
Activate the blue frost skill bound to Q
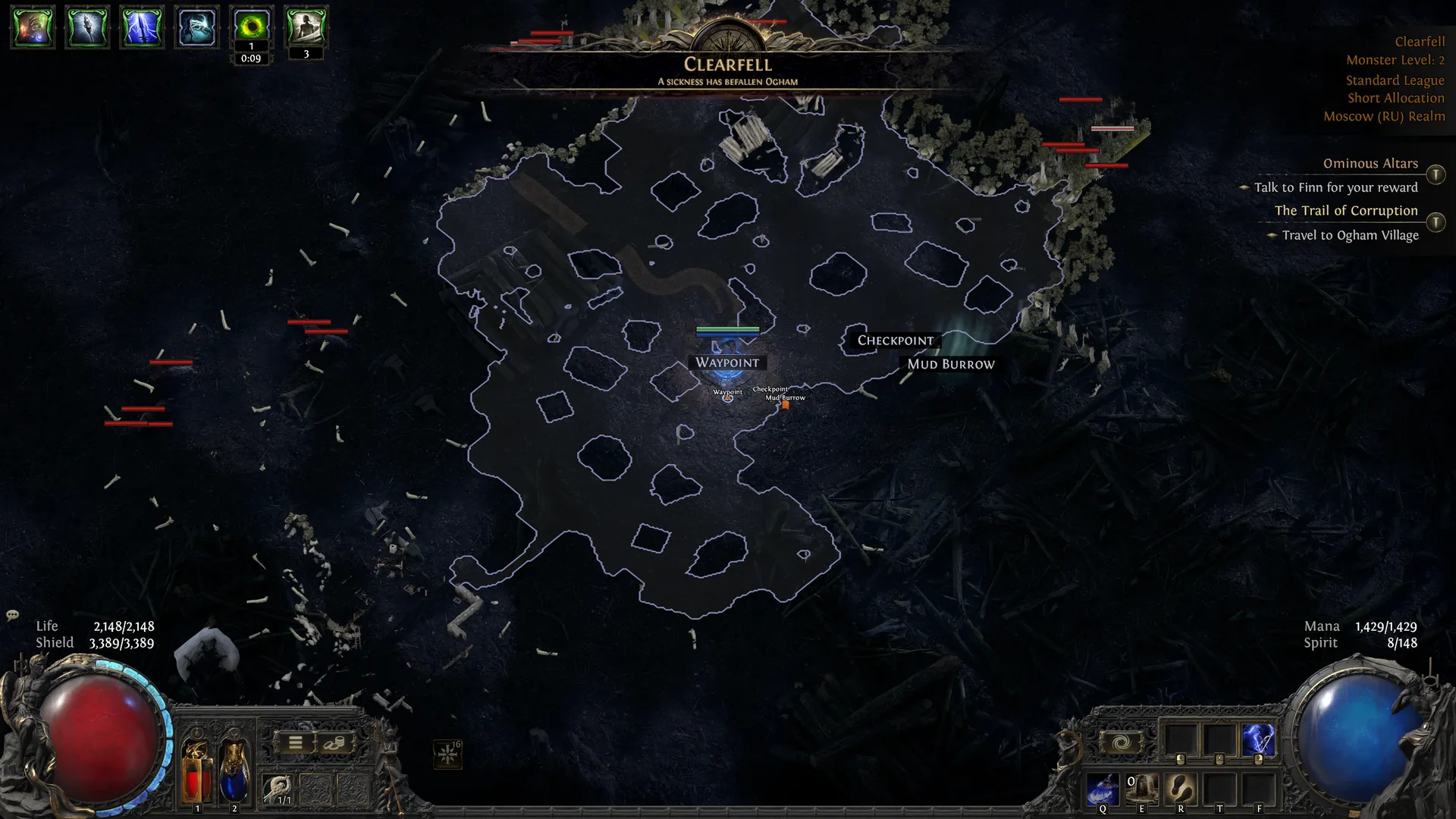(x=1103, y=789)
